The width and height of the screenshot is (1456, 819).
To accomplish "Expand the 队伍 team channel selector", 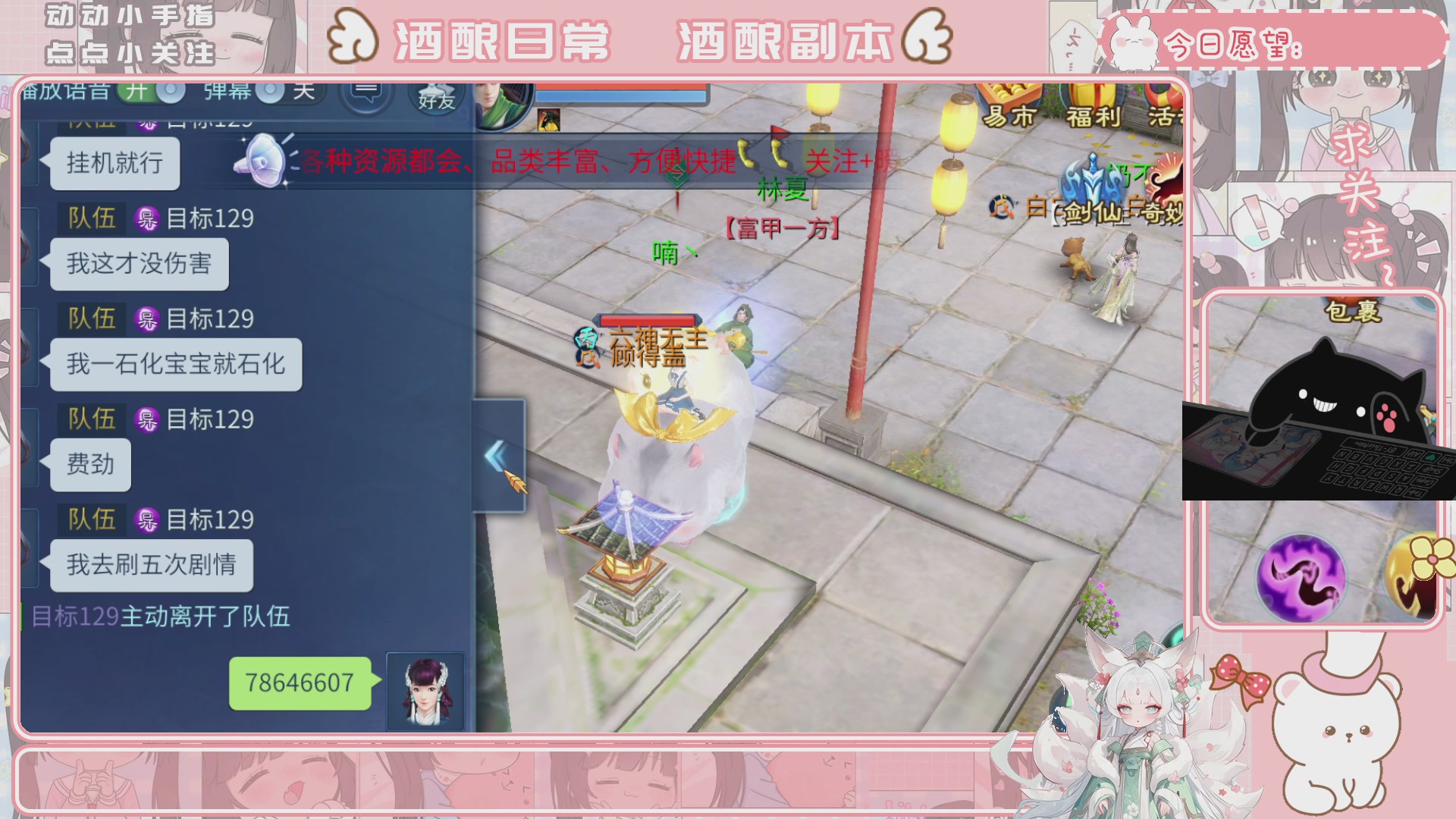I will pyautogui.click(x=90, y=219).
